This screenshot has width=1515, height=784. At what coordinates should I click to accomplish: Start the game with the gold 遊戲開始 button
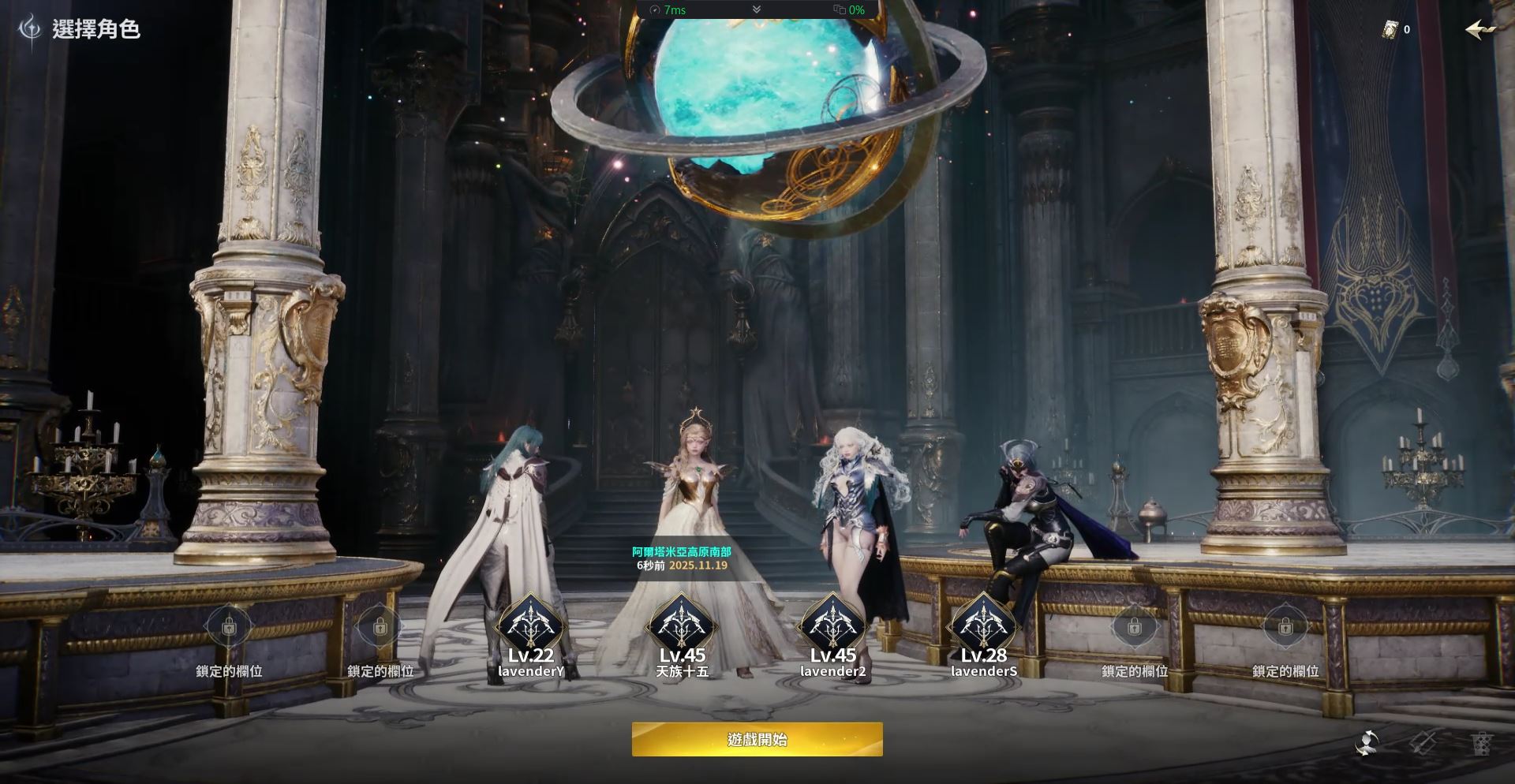(x=757, y=739)
